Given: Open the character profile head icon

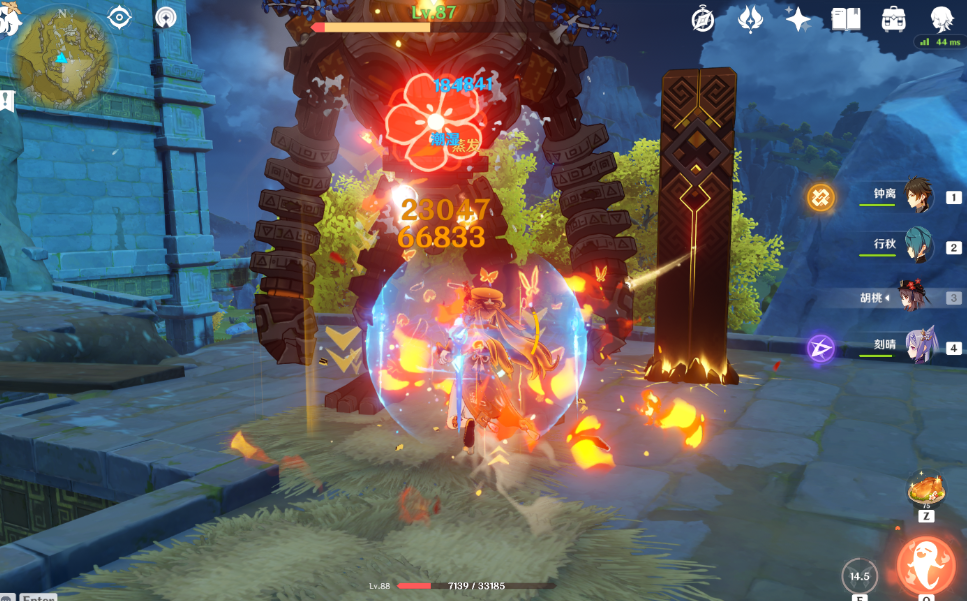Looking at the screenshot, I should 941,20.
